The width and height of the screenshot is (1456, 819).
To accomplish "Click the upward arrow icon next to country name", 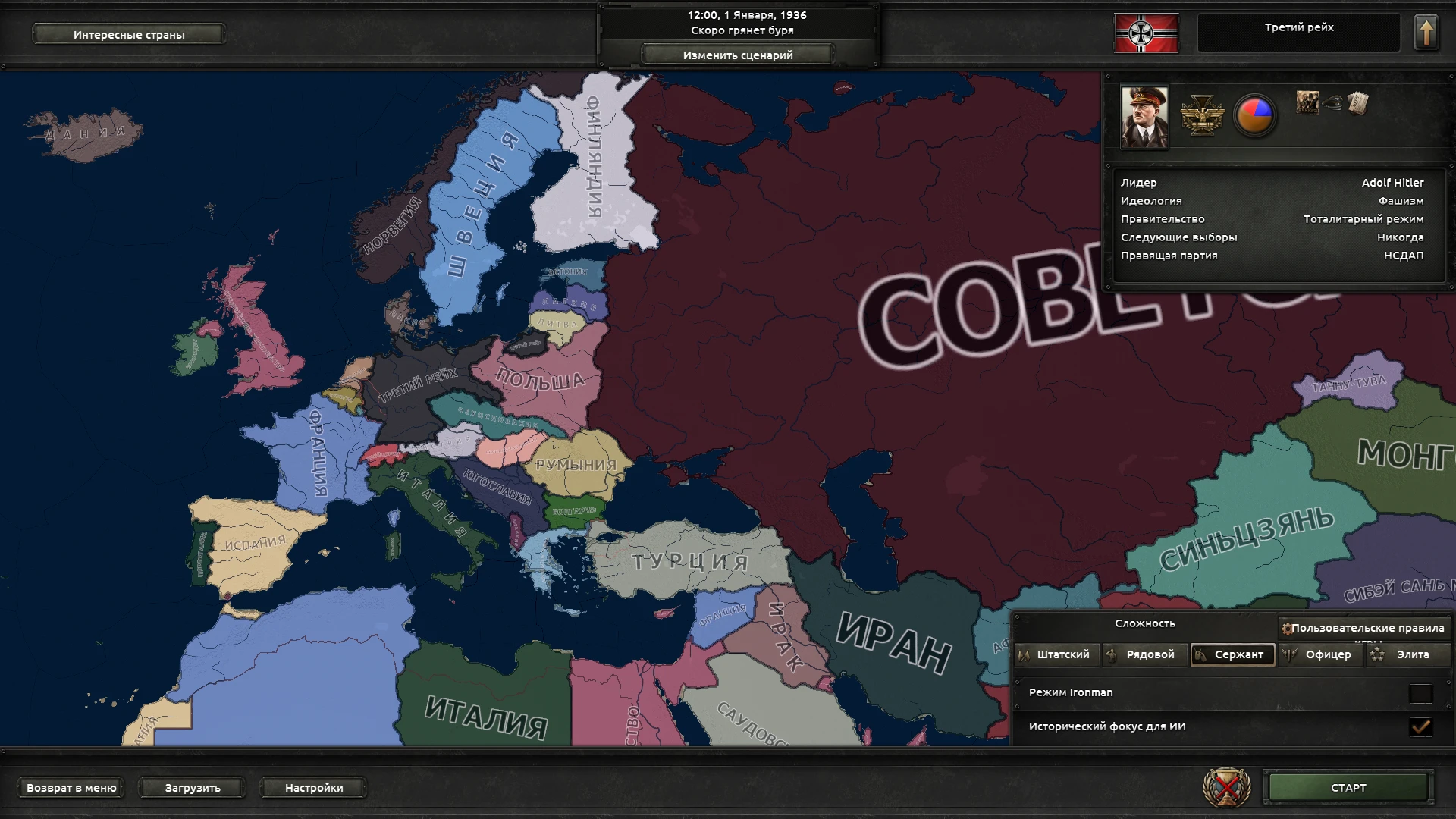I will point(1427,32).
